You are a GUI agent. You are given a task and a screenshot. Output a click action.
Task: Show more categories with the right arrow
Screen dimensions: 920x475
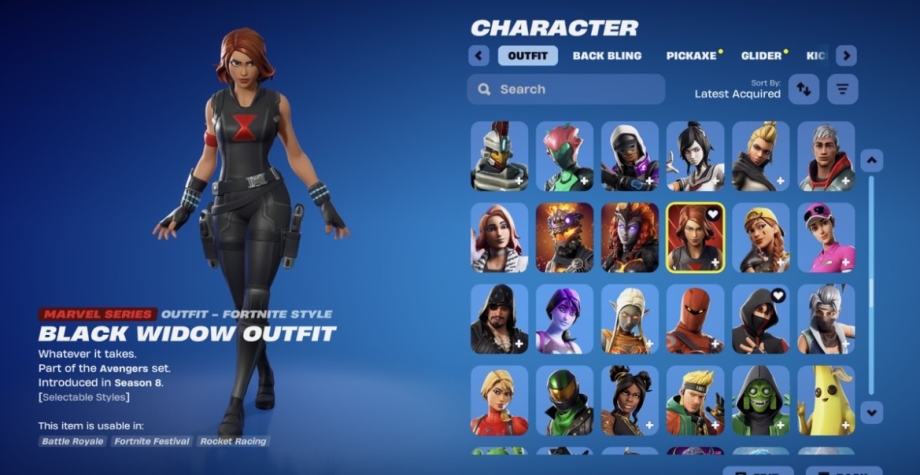tap(846, 56)
